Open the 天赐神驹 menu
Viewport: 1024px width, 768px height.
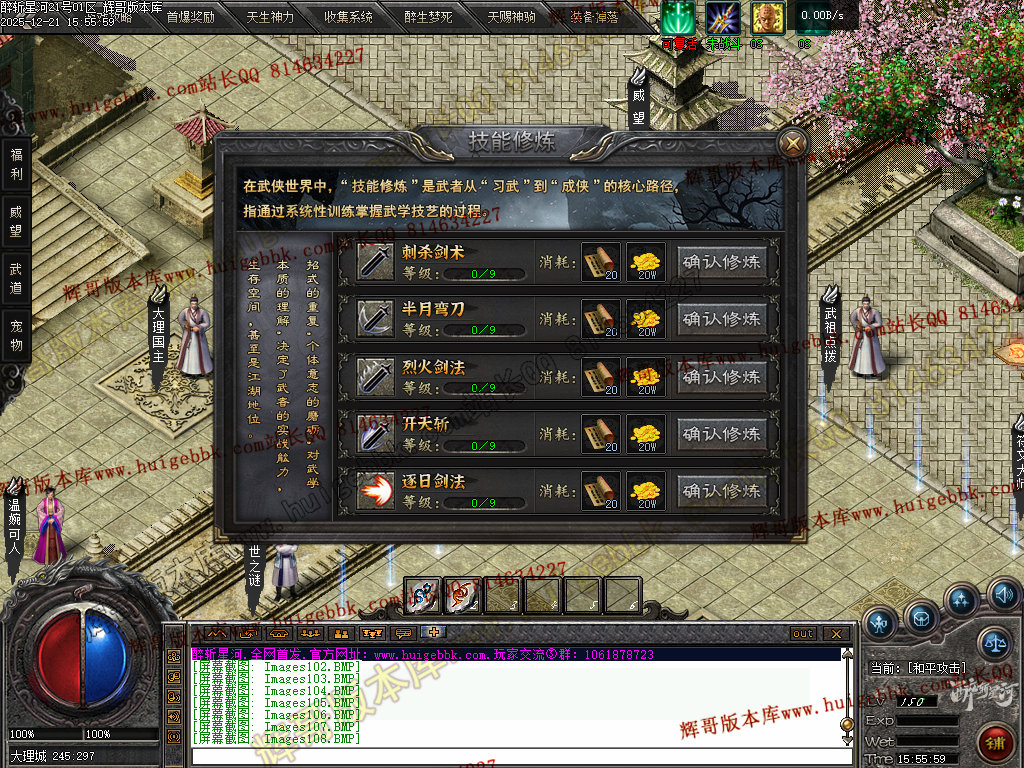click(x=511, y=17)
